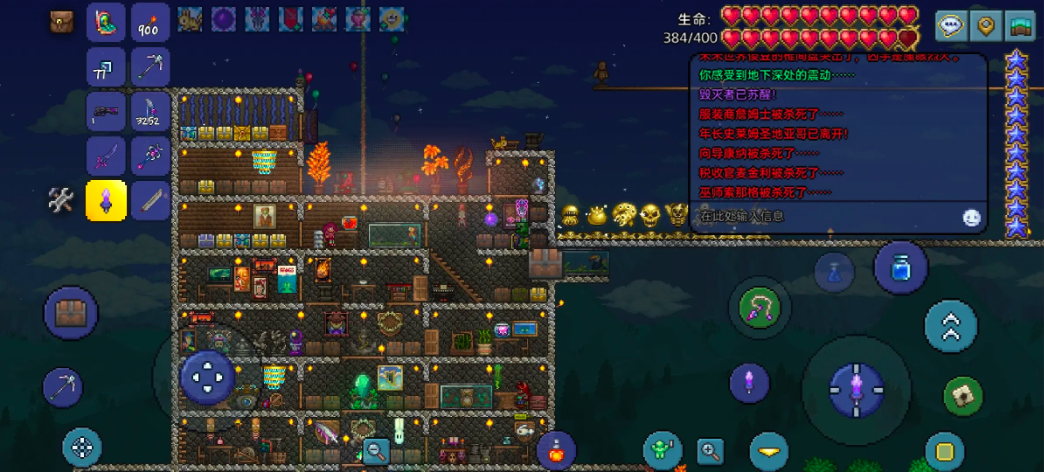Open the world map button
Image resolution: width=1044 pixels, height=472 pixels.
tap(1020, 26)
